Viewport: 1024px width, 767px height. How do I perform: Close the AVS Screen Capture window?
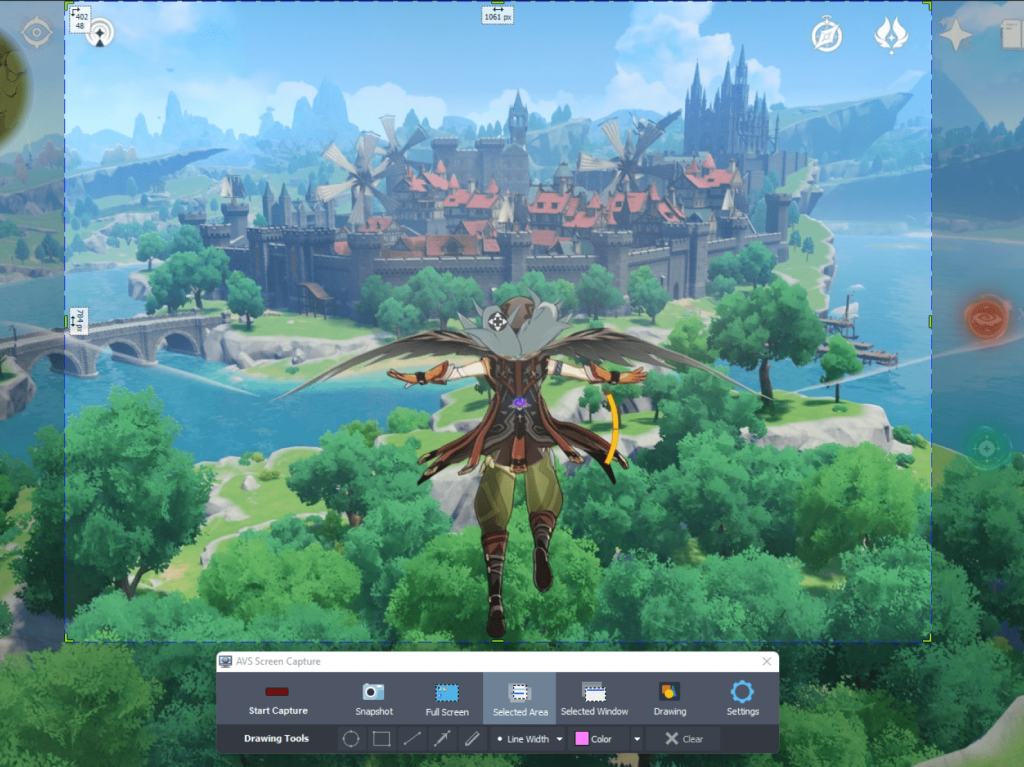tap(767, 662)
